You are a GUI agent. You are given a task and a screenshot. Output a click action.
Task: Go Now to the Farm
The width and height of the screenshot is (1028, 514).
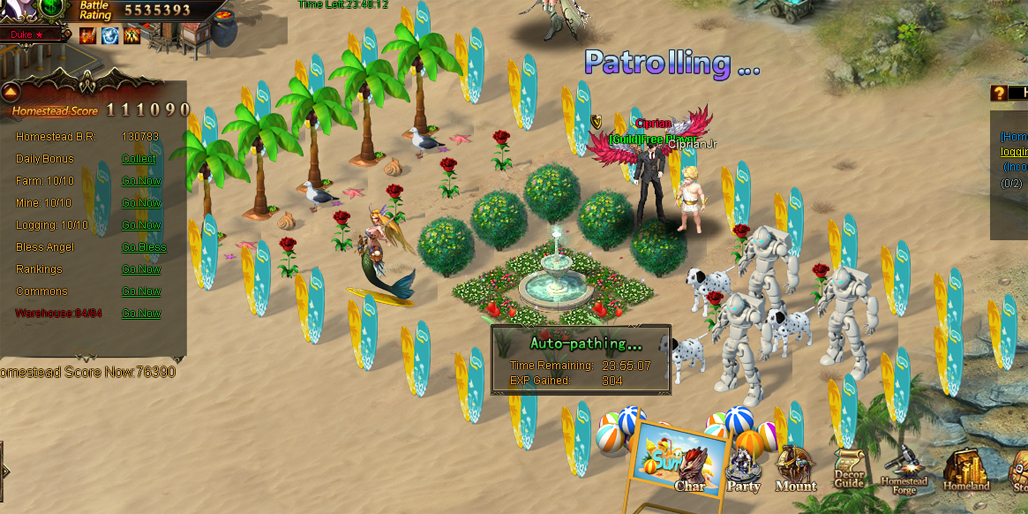pos(141,181)
